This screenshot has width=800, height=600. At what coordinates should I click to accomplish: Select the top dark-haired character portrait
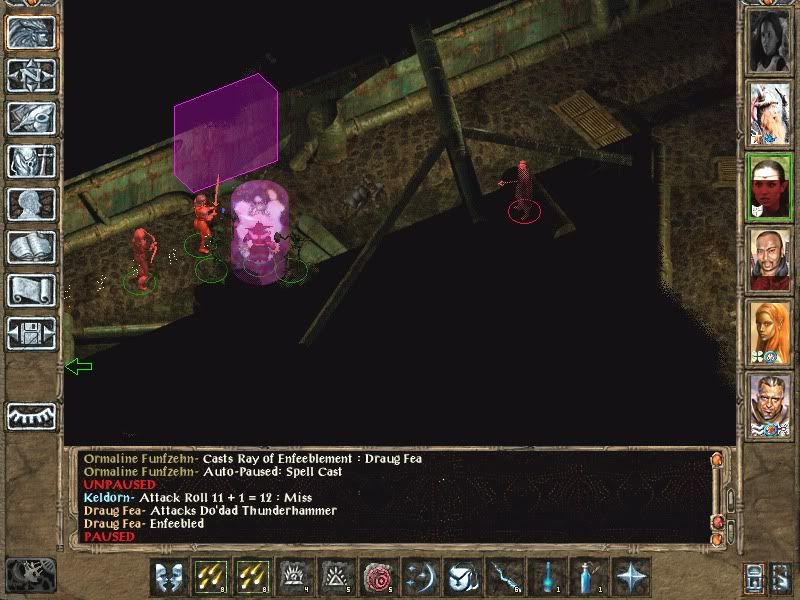[769, 40]
